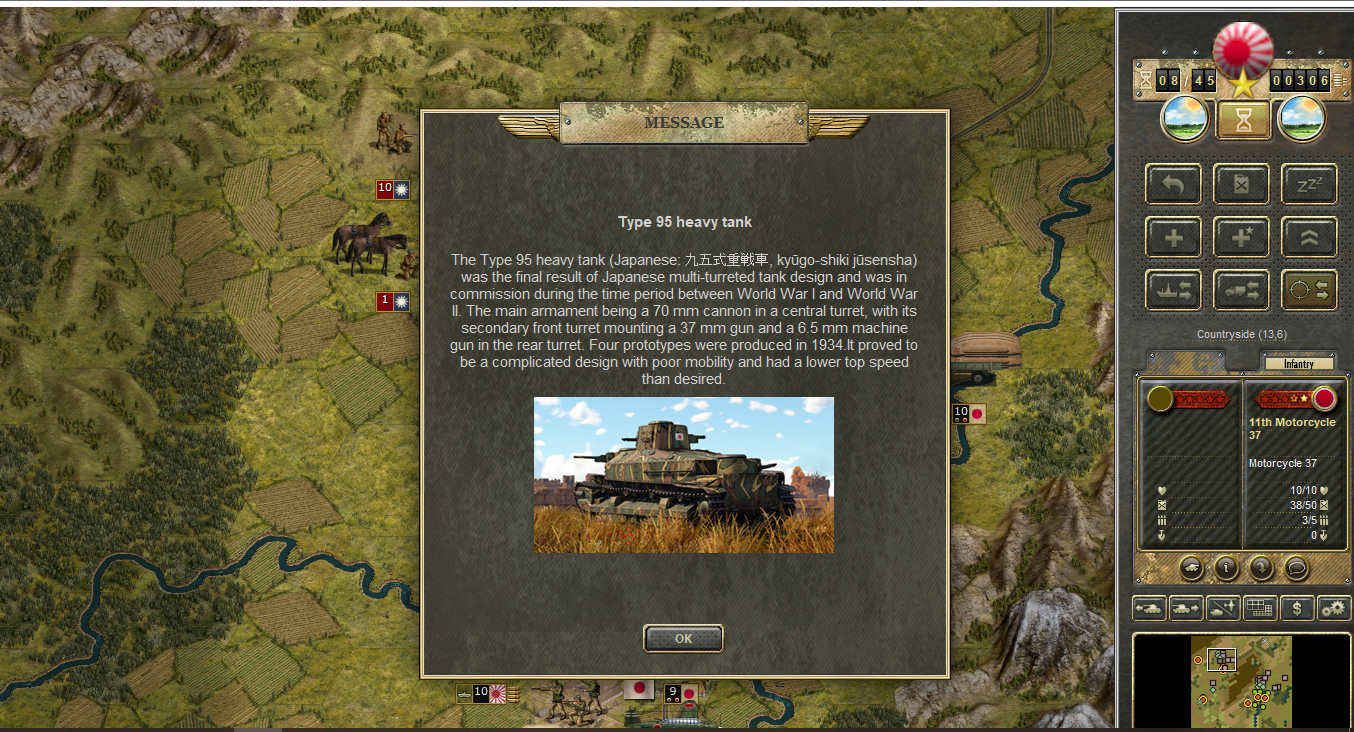Image resolution: width=1354 pixels, height=732 pixels.
Task: Open game settings with the gears button
Action: coord(1334,607)
